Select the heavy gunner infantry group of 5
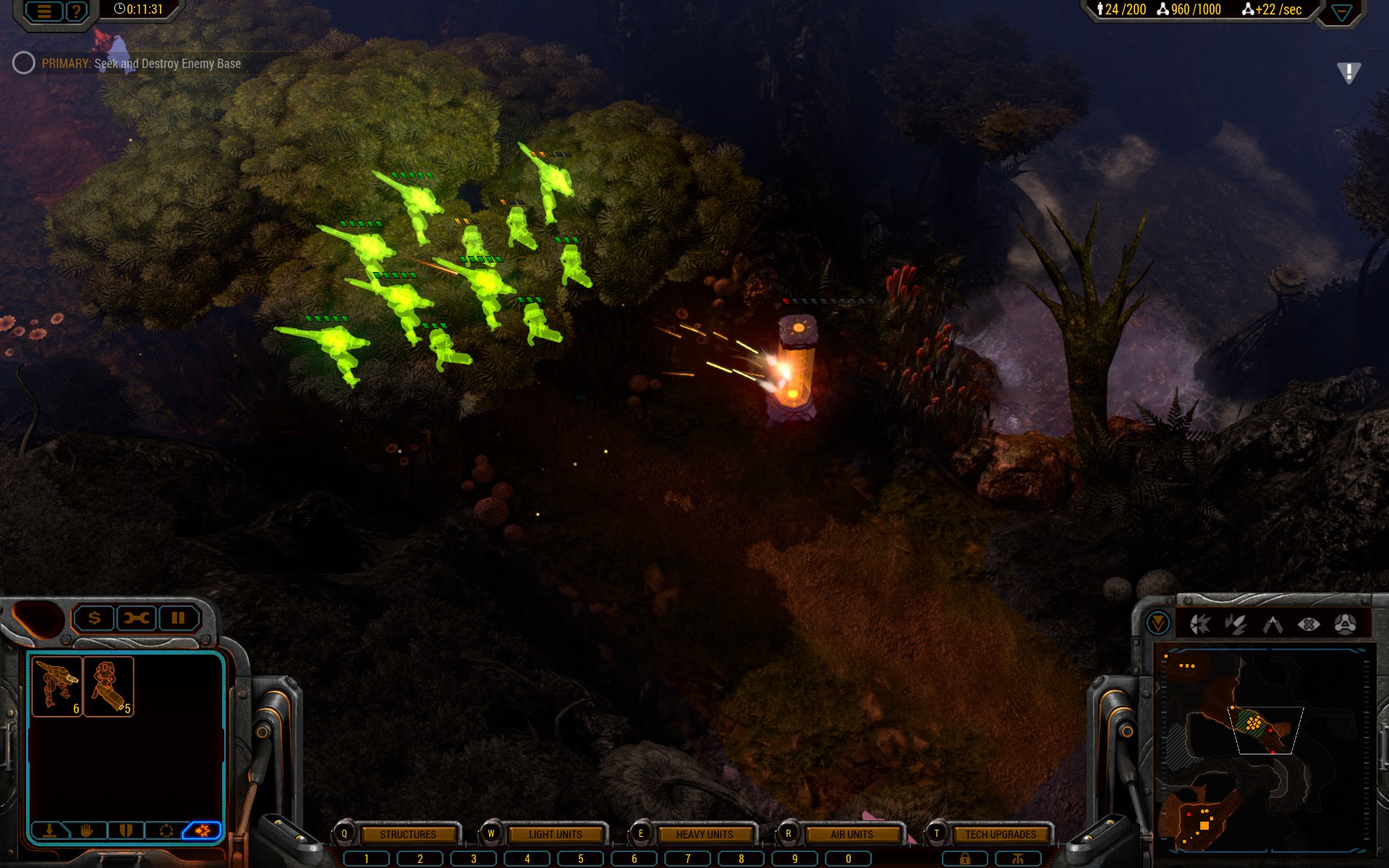The image size is (1389, 868). pos(109,686)
